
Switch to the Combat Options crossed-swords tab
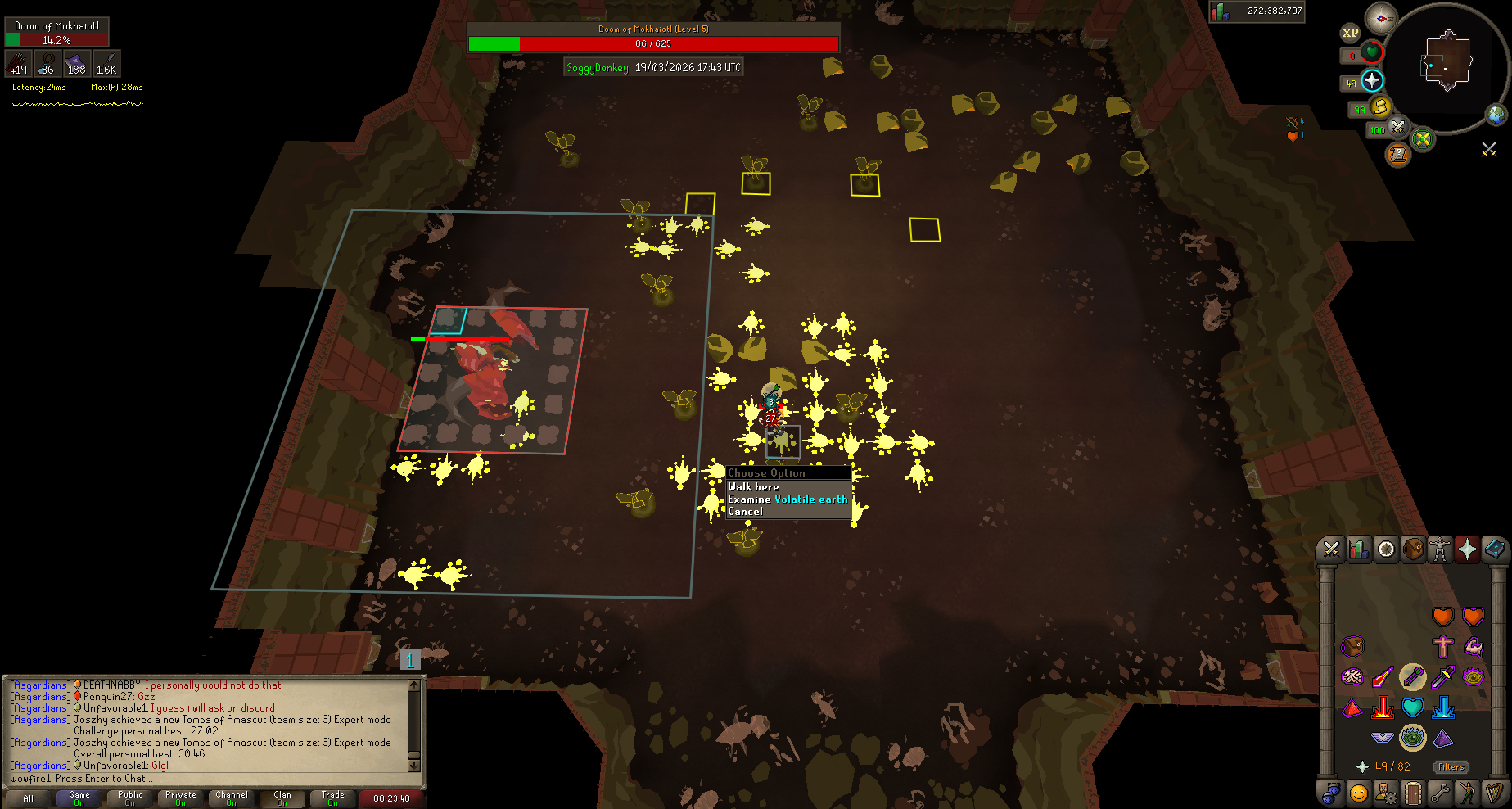click(1331, 549)
